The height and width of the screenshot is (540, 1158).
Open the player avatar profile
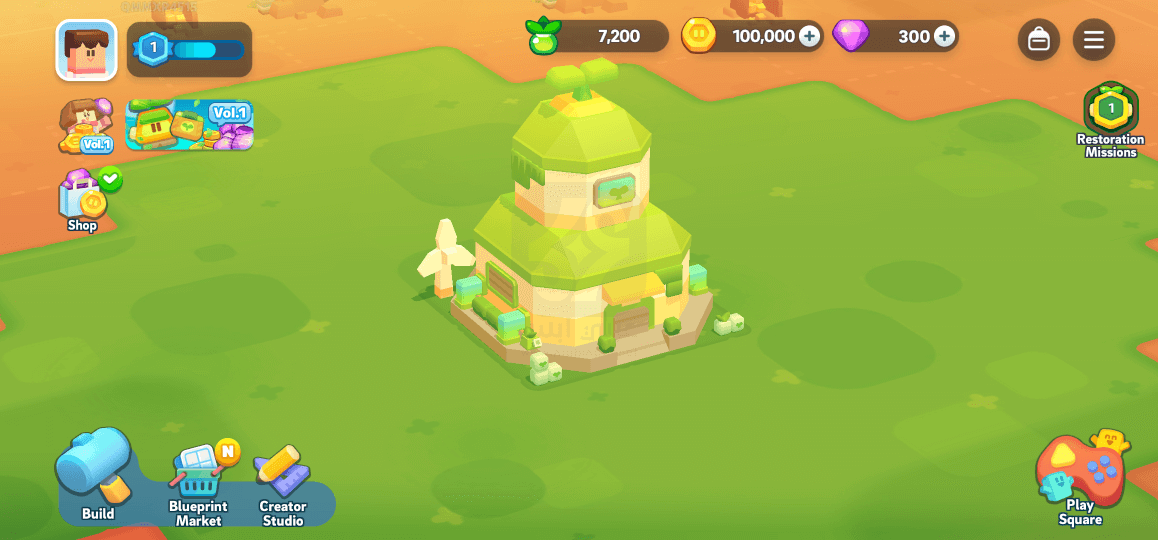tap(86, 50)
